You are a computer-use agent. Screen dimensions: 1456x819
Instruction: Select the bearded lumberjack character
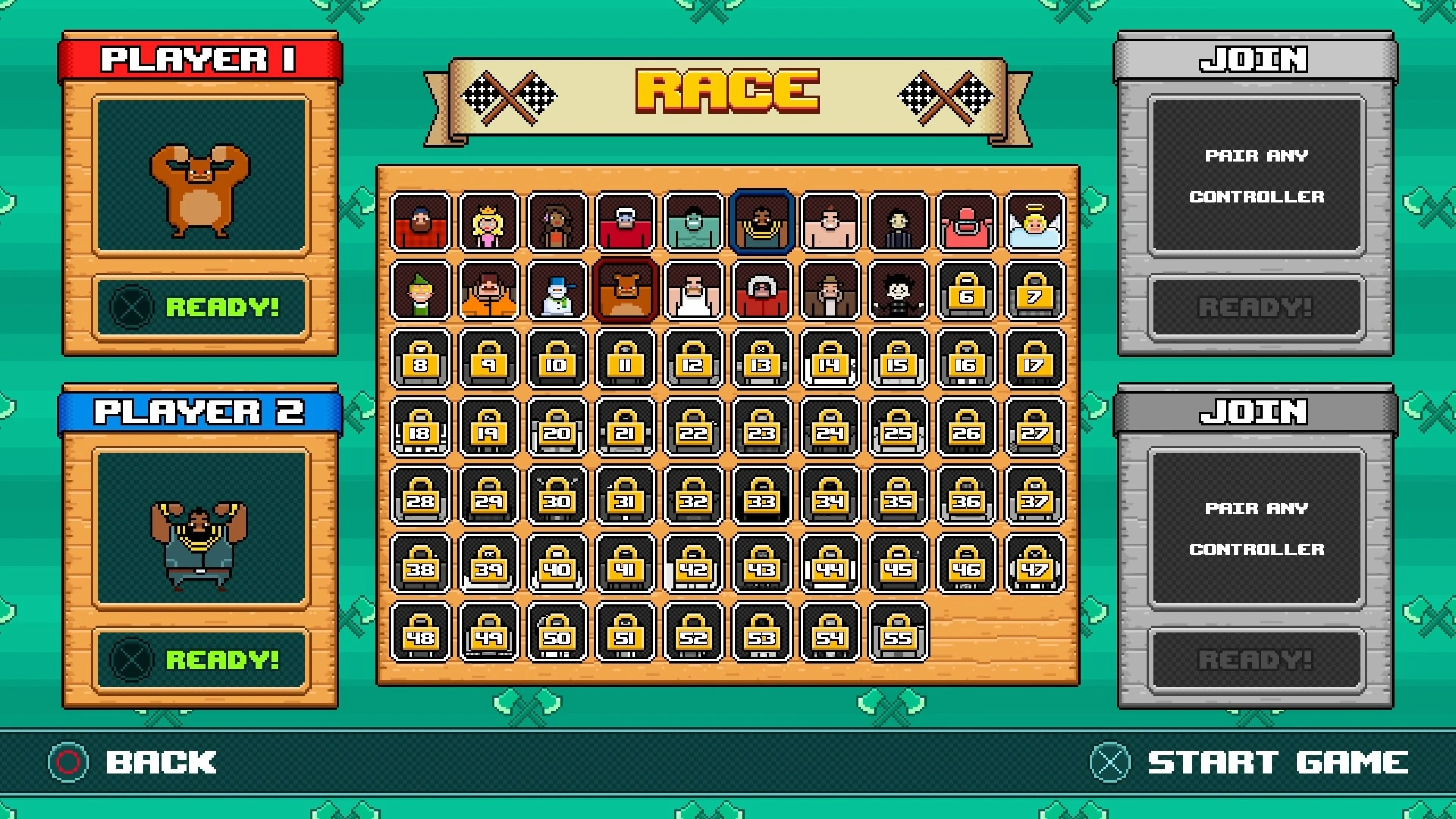click(420, 221)
